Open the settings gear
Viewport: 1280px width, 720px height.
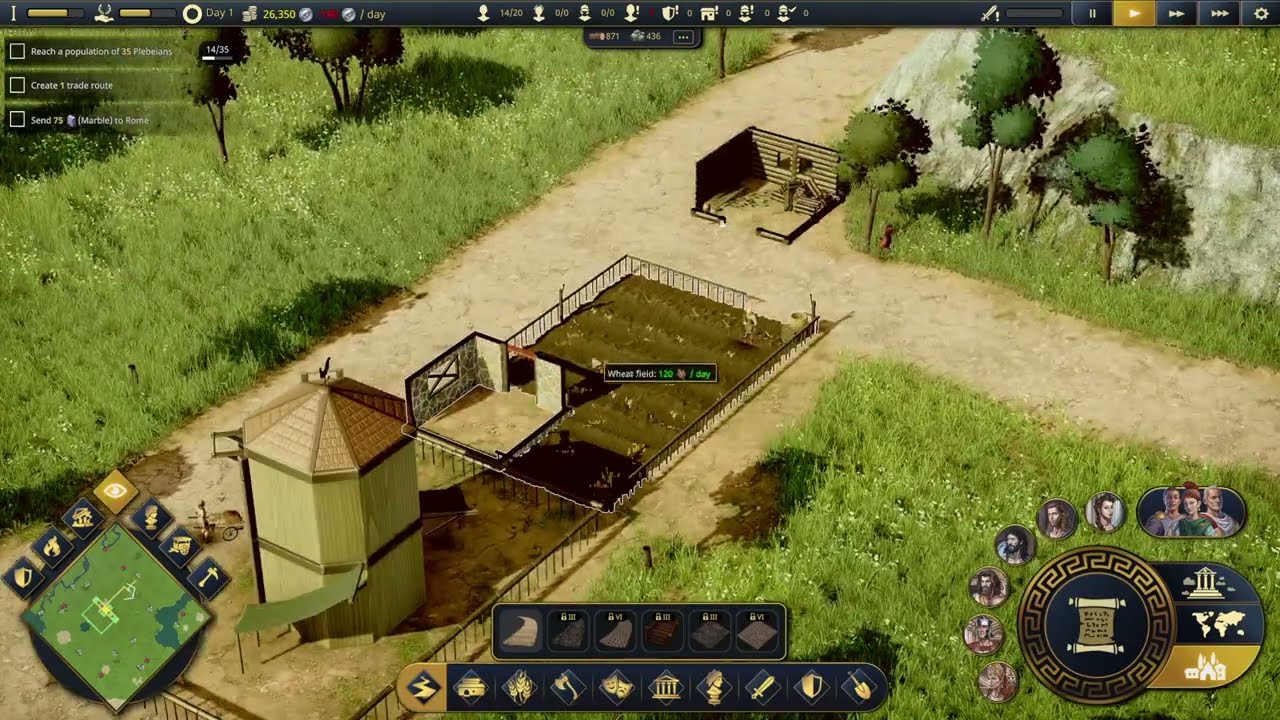1260,14
